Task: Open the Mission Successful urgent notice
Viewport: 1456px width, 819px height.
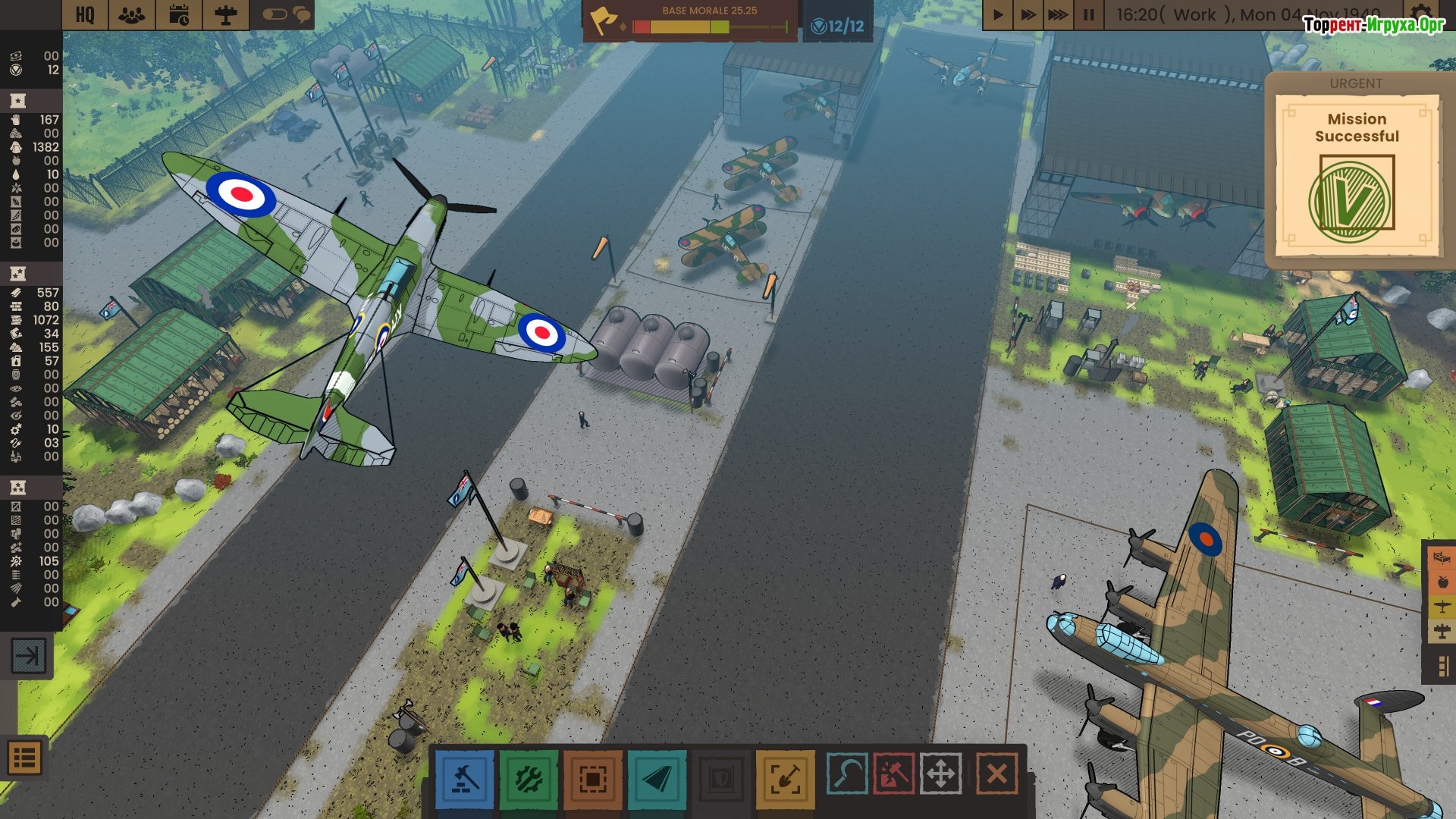Action: click(x=1356, y=176)
